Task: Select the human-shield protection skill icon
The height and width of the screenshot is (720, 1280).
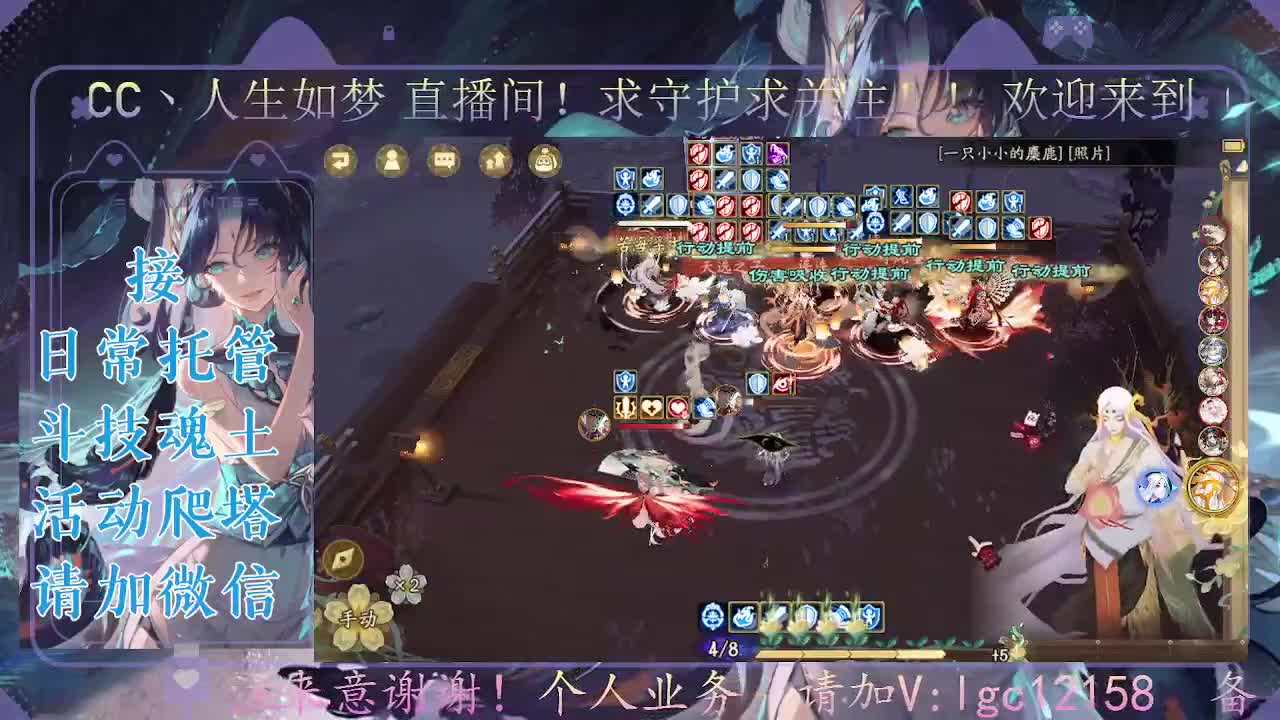Action: pos(872,615)
